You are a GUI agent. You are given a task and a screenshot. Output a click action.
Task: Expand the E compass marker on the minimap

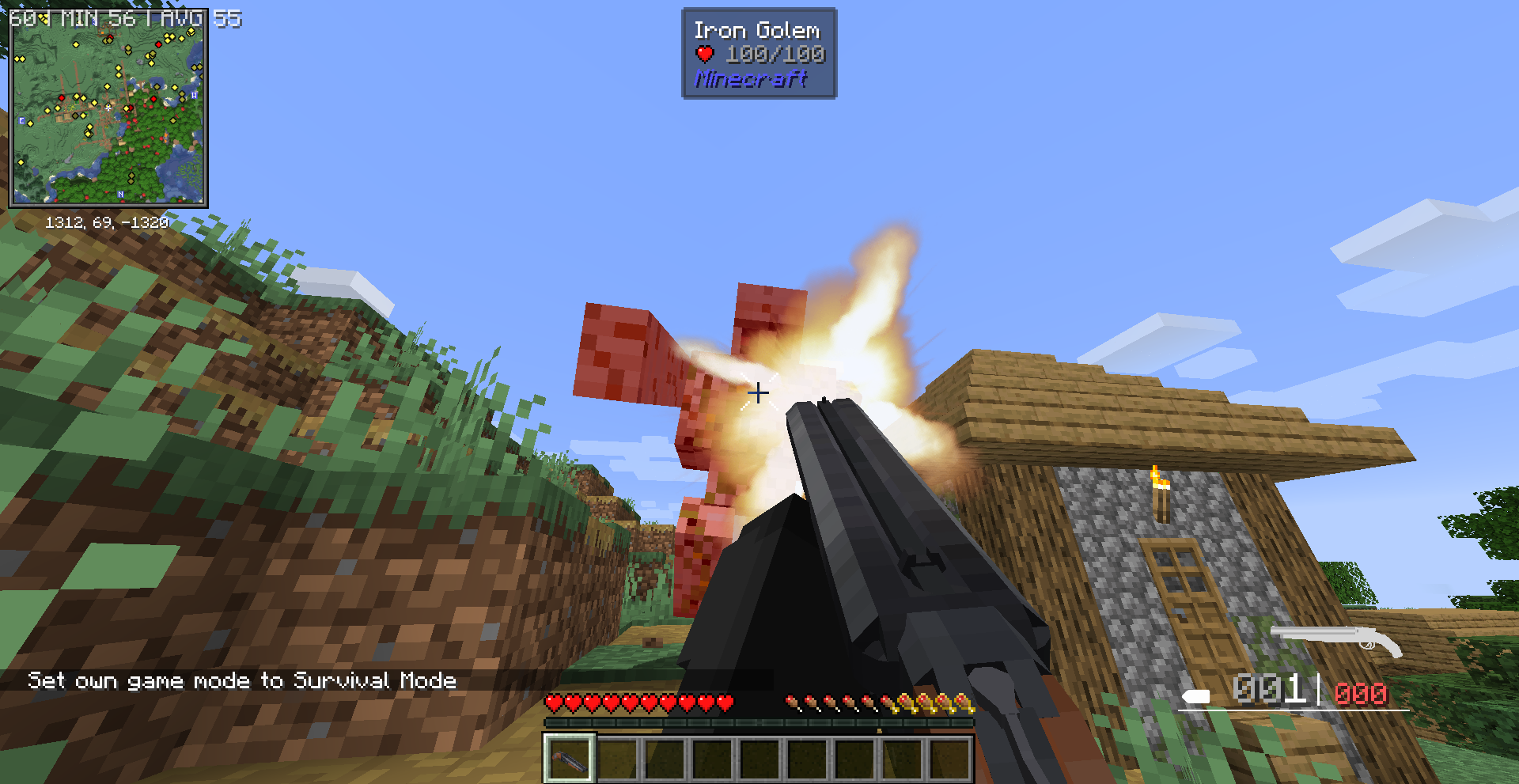click(x=21, y=120)
